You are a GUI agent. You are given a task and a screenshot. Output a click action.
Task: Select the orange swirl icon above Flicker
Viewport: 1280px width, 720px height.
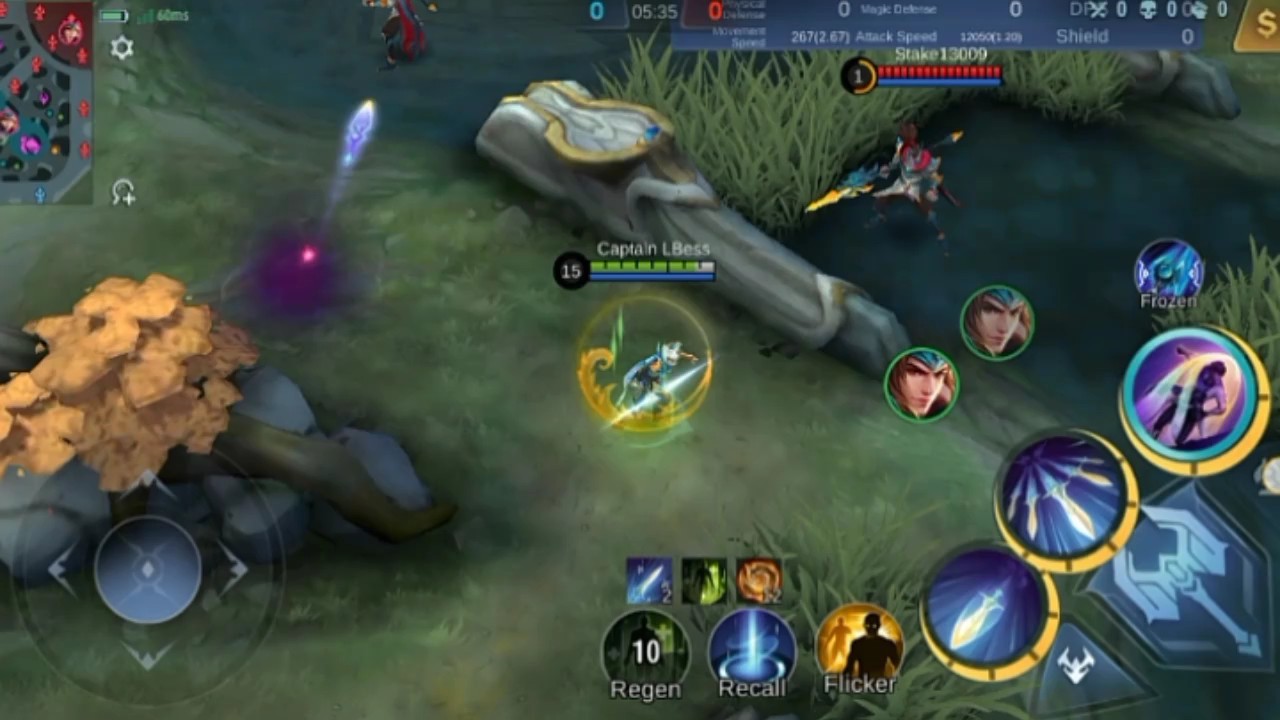coord(759,581)
